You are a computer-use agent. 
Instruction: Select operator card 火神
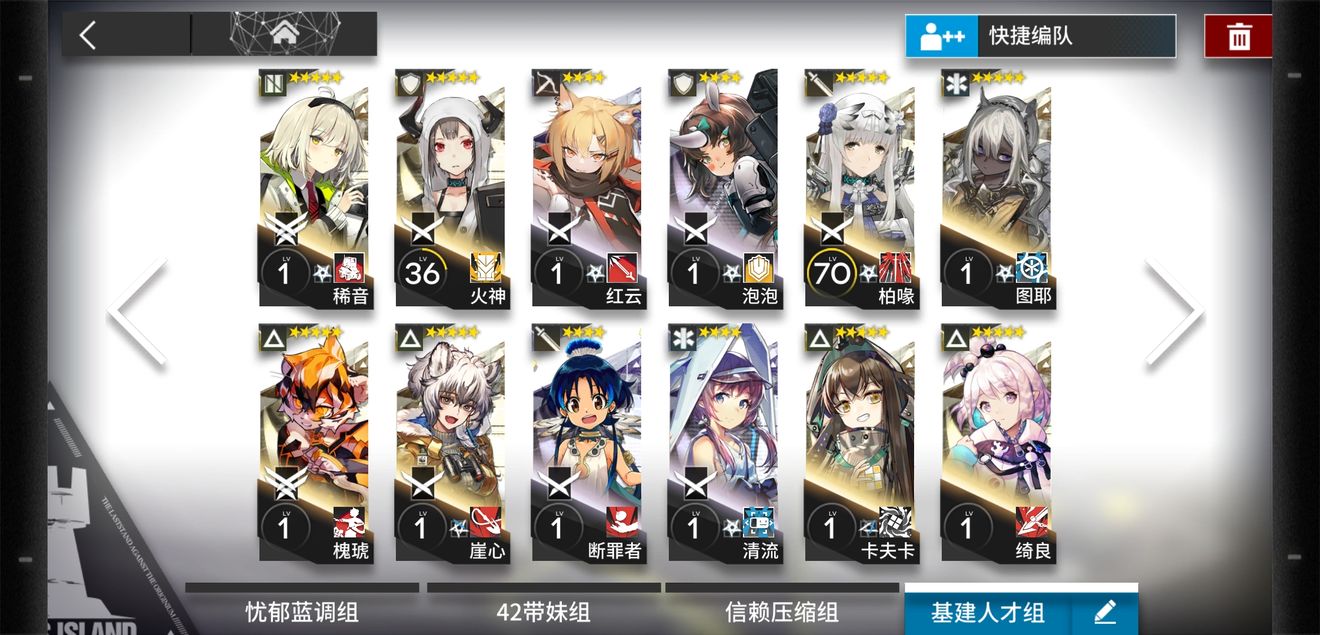[451, 190]
